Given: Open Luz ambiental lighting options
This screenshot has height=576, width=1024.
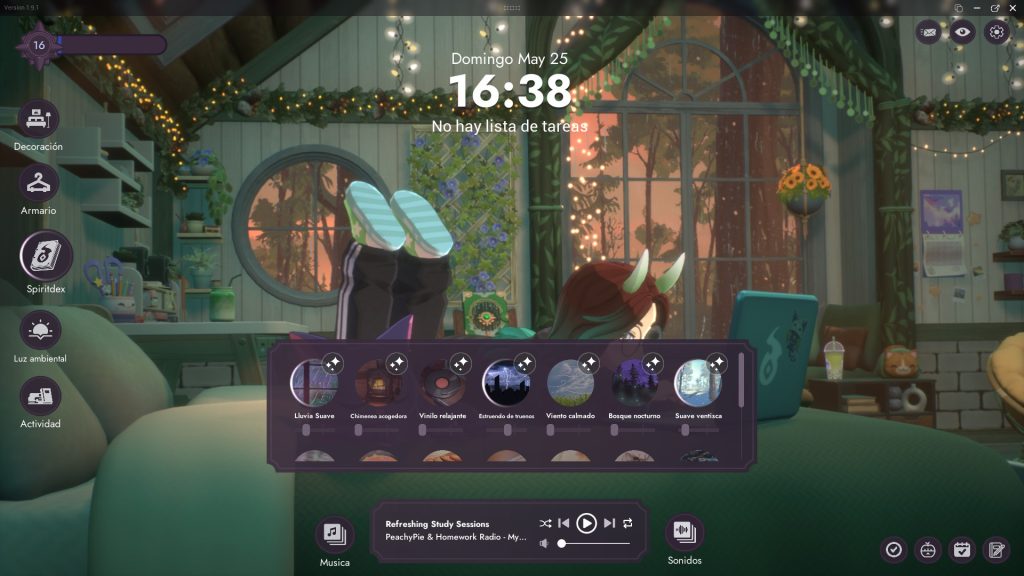Looking at the screenshot, I should coord(40,330).
